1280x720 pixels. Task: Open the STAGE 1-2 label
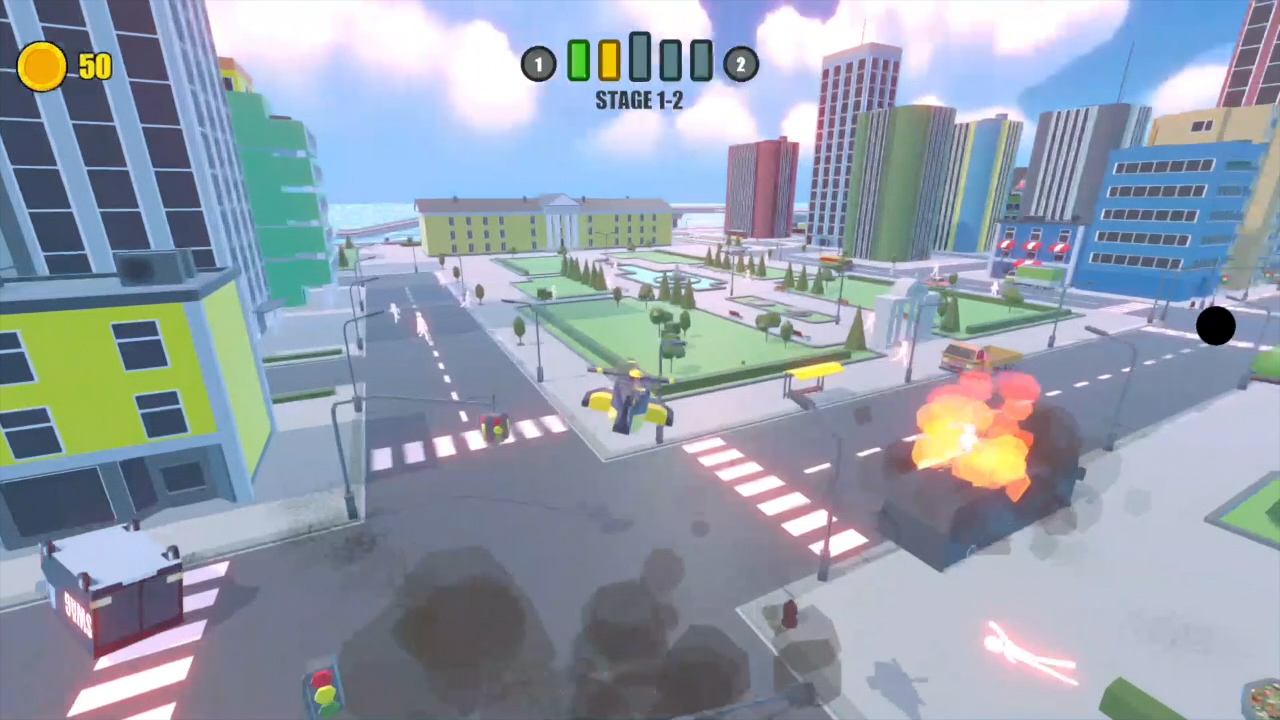point(639,100)
